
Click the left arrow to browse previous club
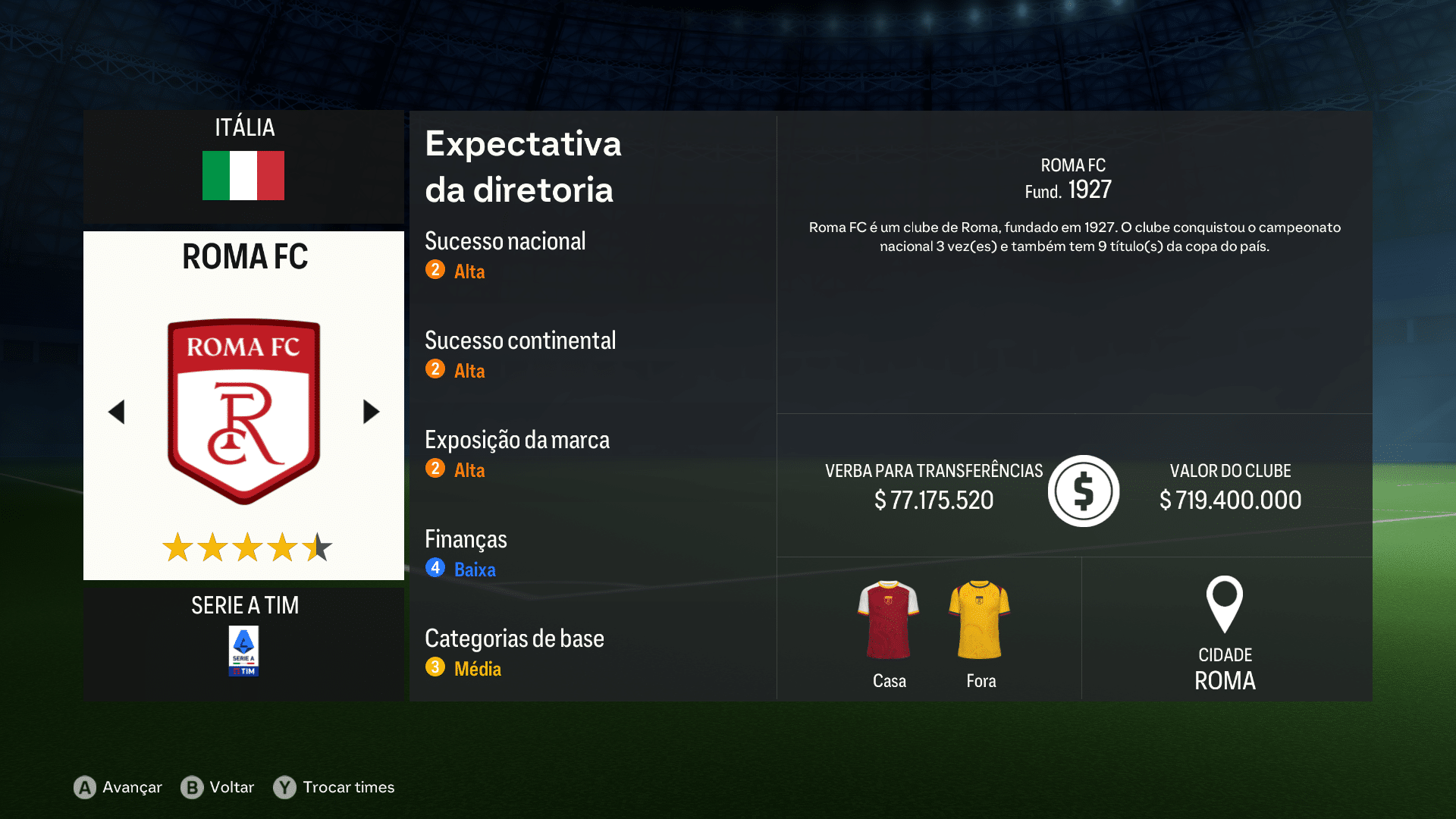click(x=117, y=411)
